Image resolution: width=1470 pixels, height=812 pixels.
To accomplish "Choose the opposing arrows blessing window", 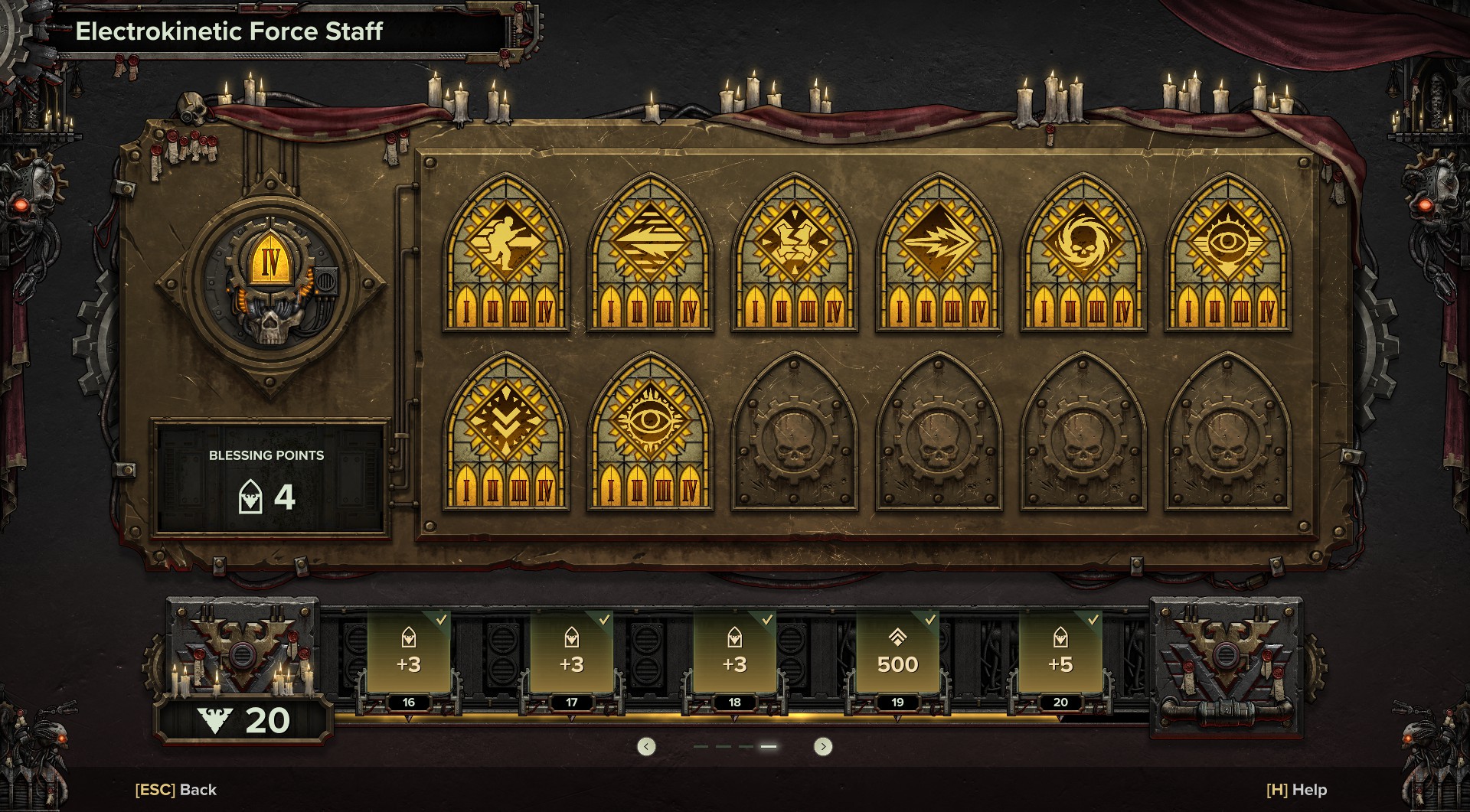I will click(650, 253).
